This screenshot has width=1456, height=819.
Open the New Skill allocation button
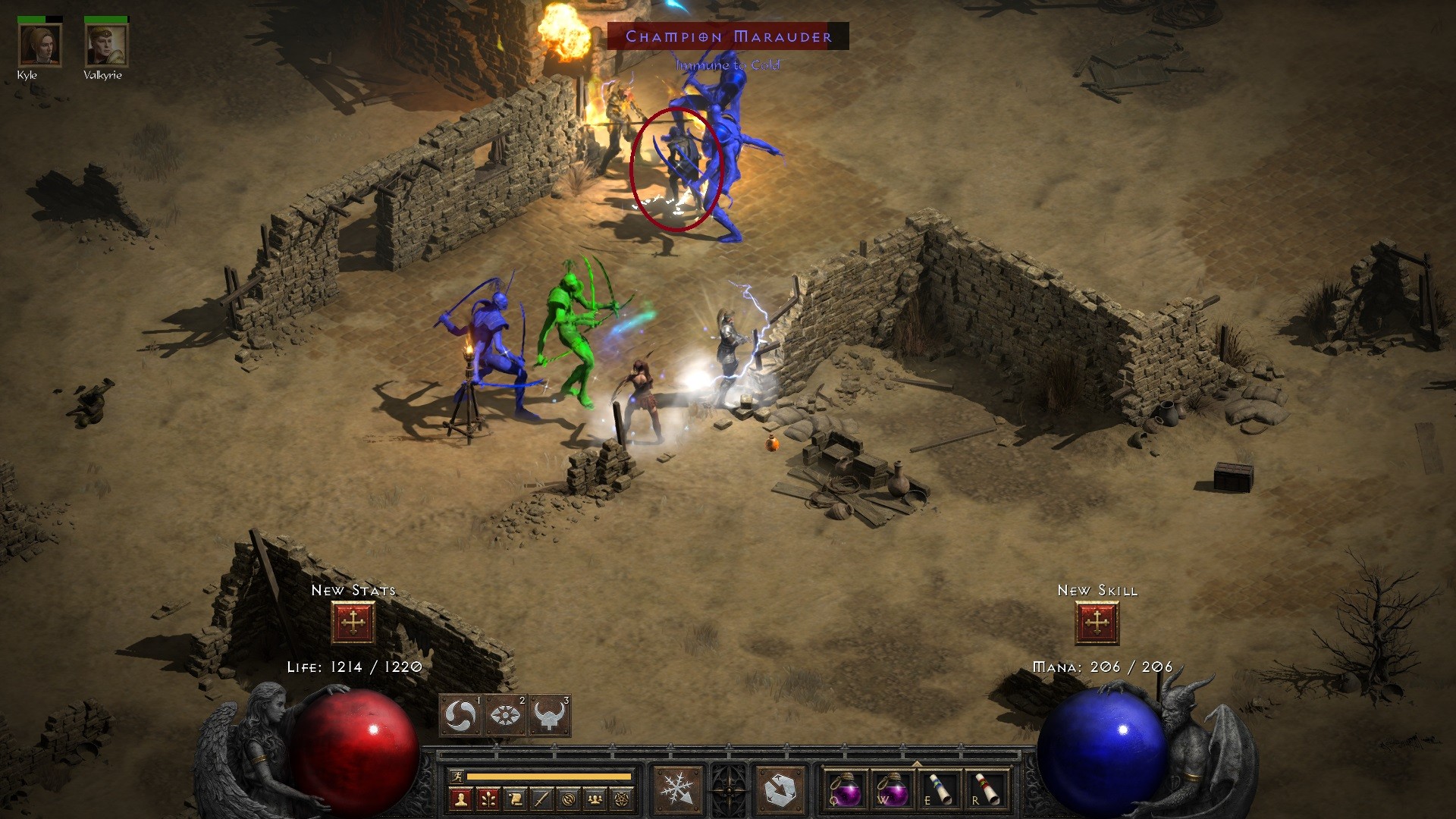click(1097, 623)
